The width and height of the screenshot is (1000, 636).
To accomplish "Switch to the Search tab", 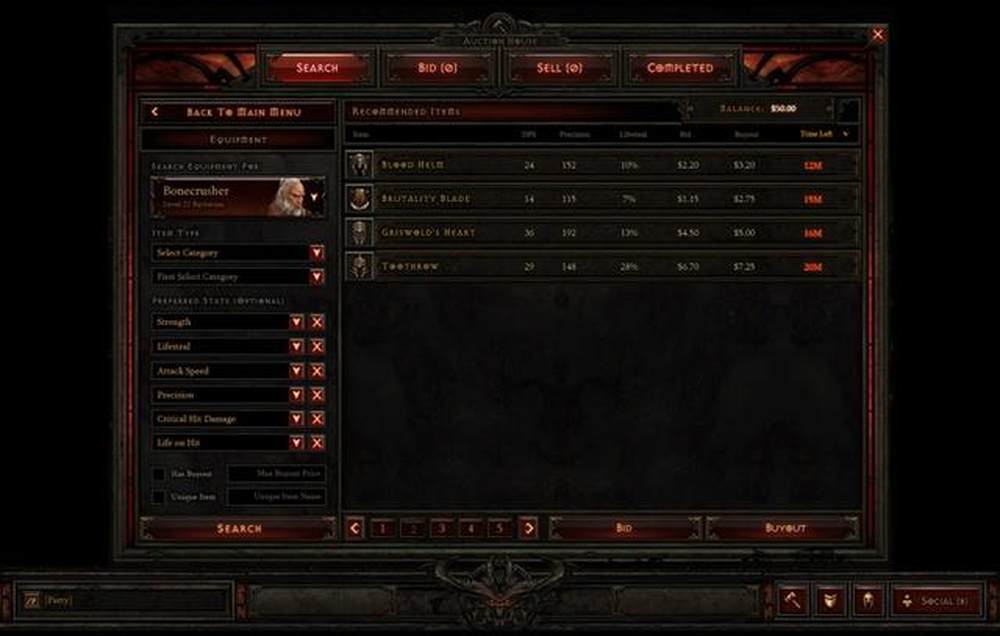I will pos(317,68).
